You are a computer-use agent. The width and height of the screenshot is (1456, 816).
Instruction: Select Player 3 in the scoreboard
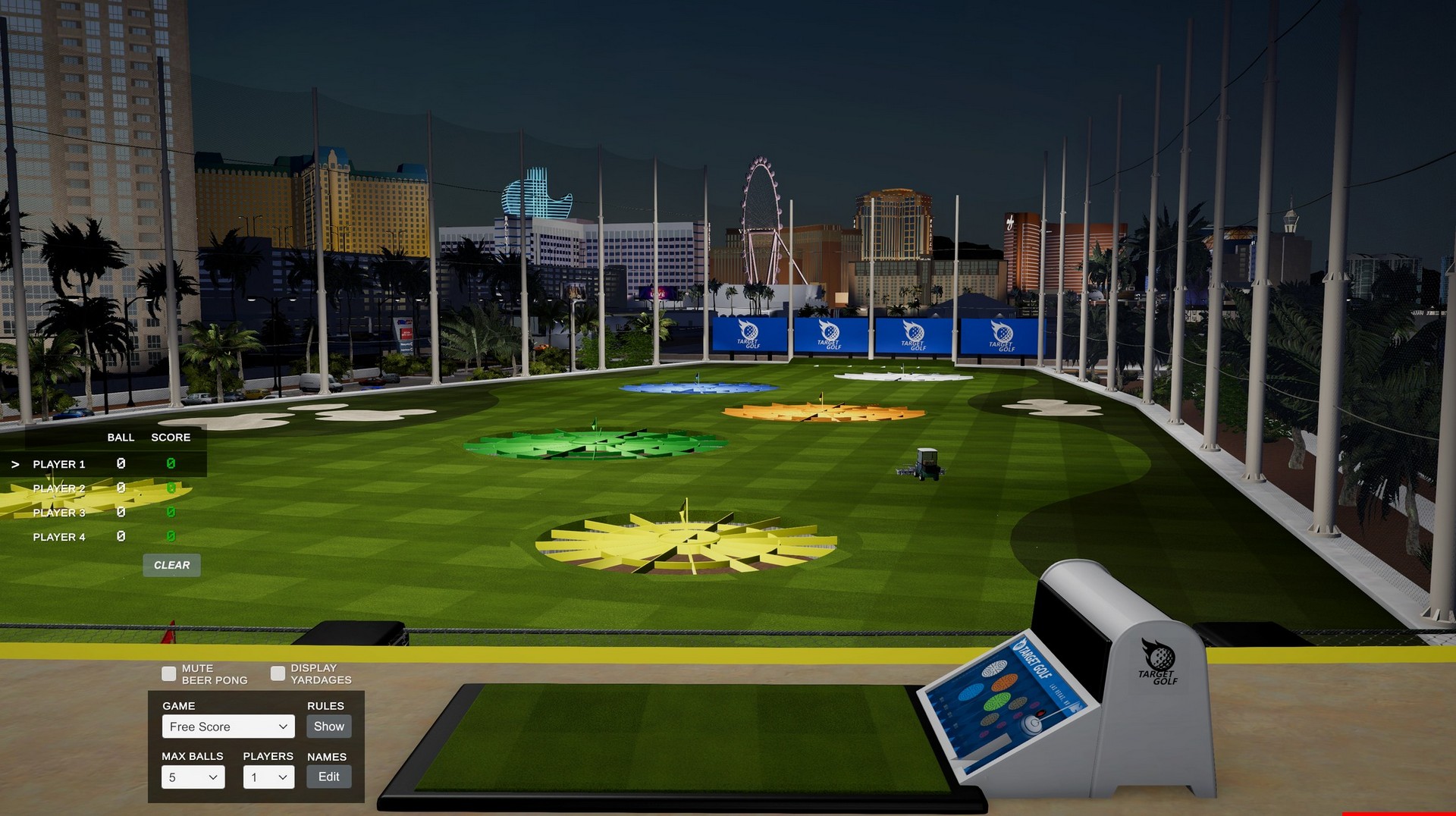(x=58, y=513)
